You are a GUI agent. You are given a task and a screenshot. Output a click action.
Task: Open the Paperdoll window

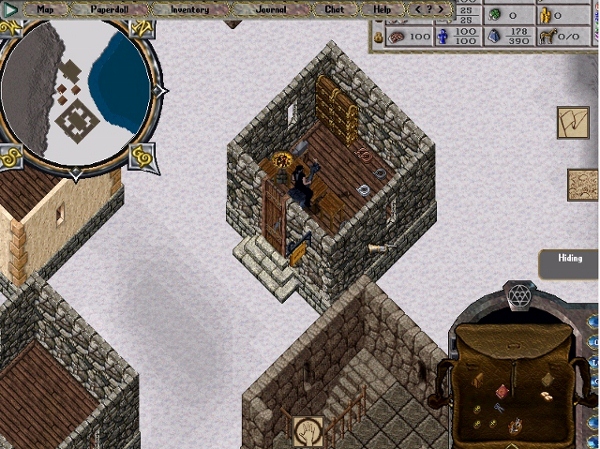(112, 9)
